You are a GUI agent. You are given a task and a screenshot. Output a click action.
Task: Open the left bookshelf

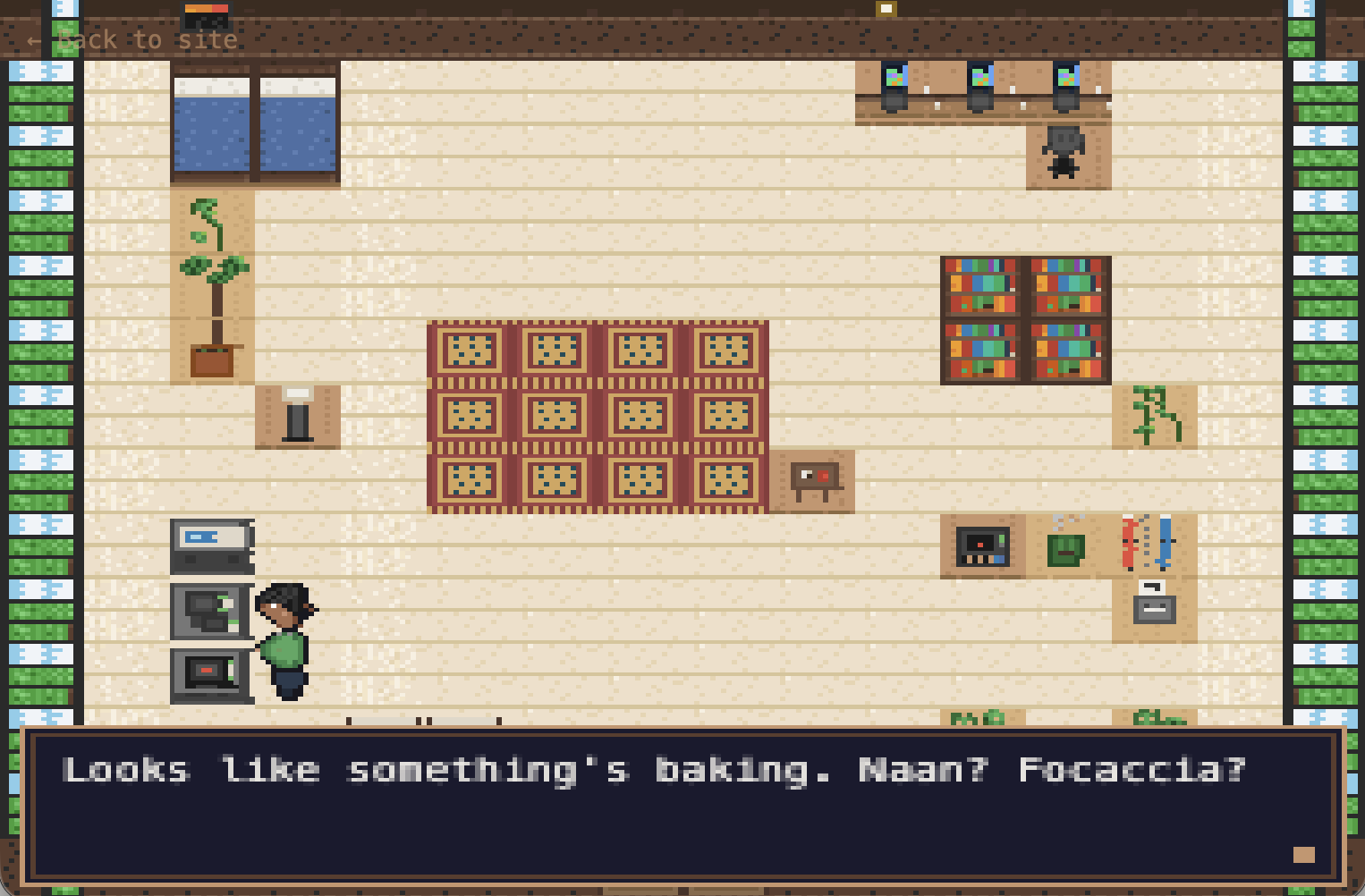tap(981, 317)
